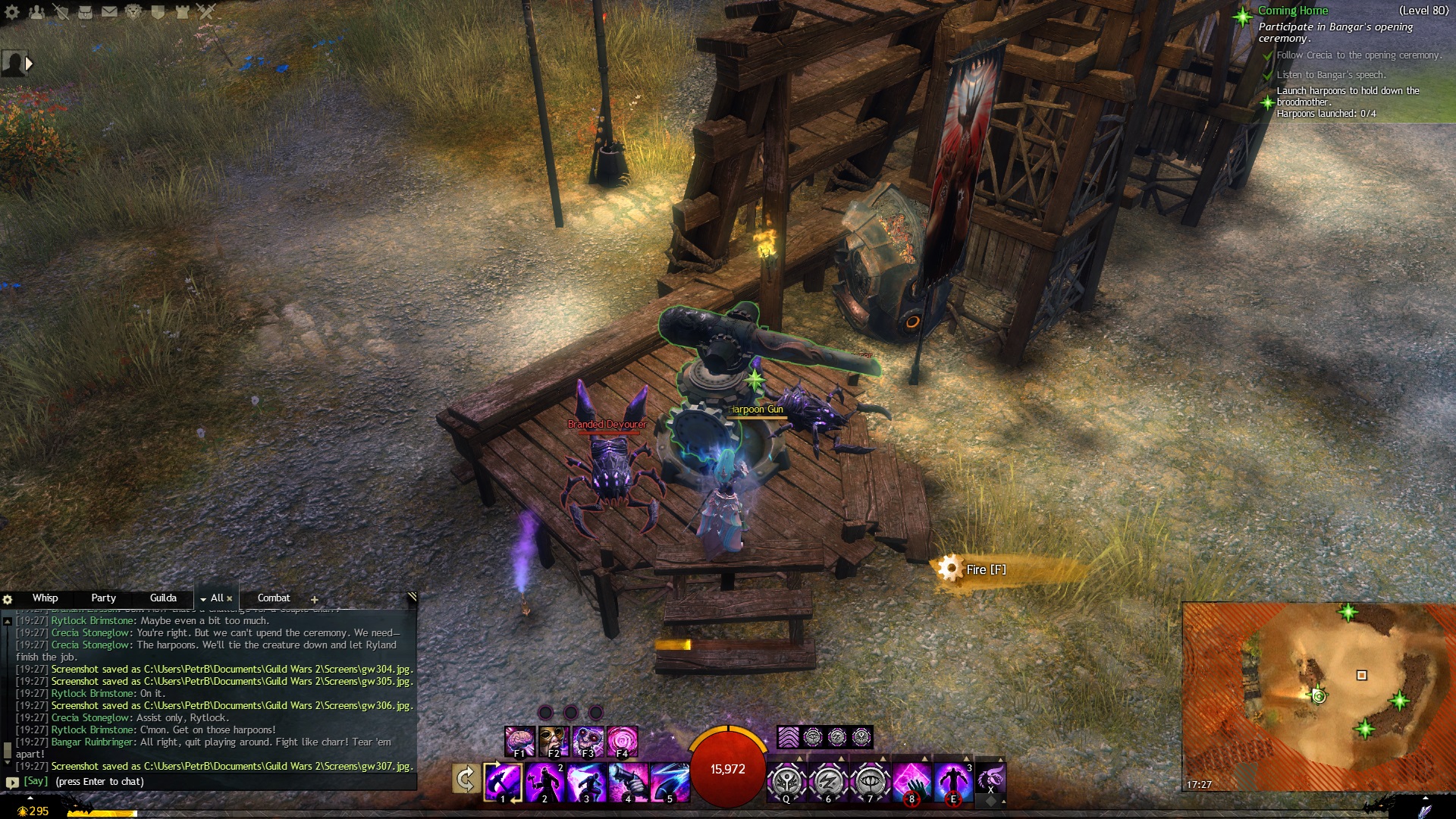Activate the weapon swap button
This screenshot has width=1456, height=819.
[x=465, y=779]
